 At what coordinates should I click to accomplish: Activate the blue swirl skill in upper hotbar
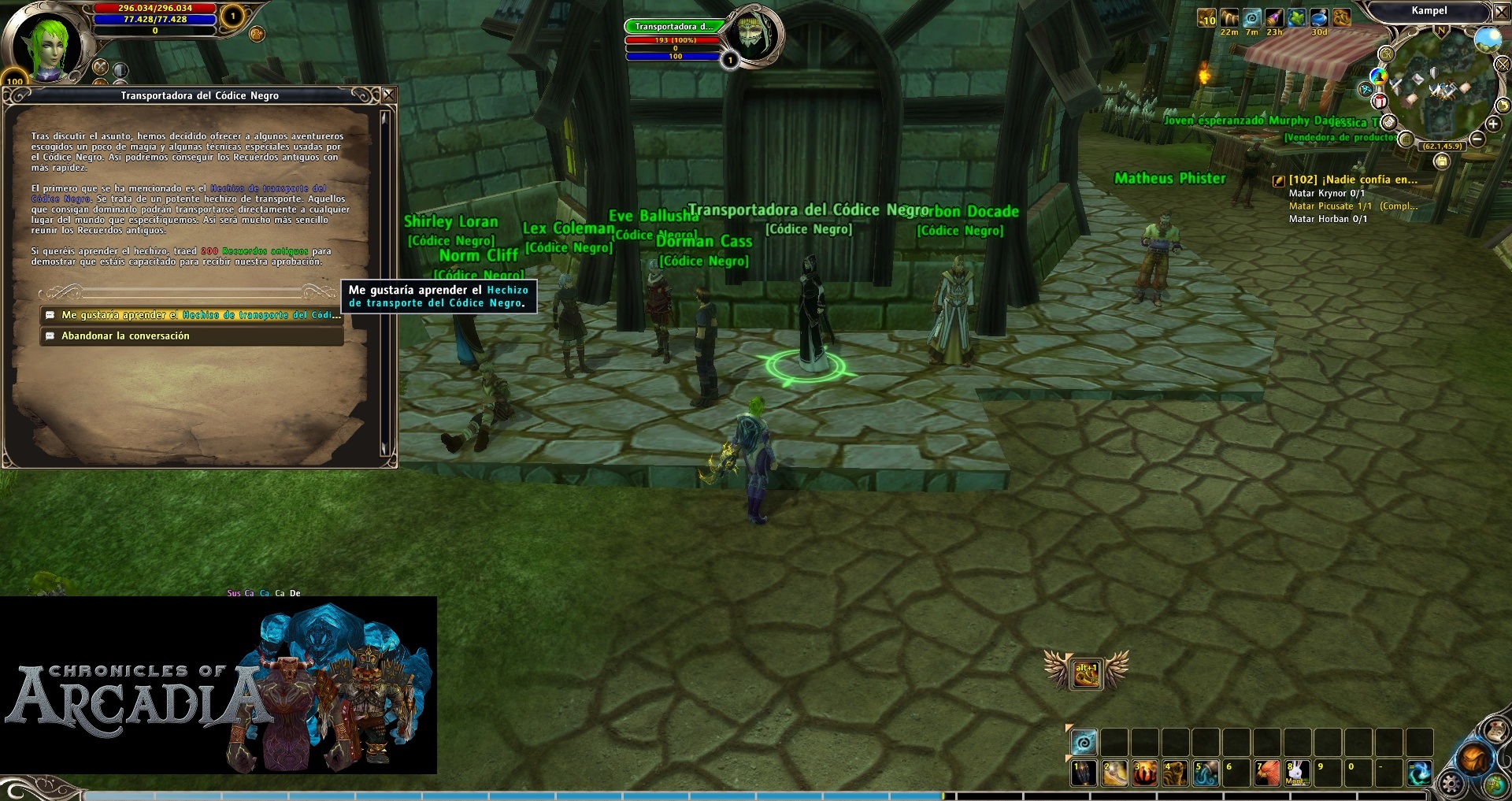1084,742
